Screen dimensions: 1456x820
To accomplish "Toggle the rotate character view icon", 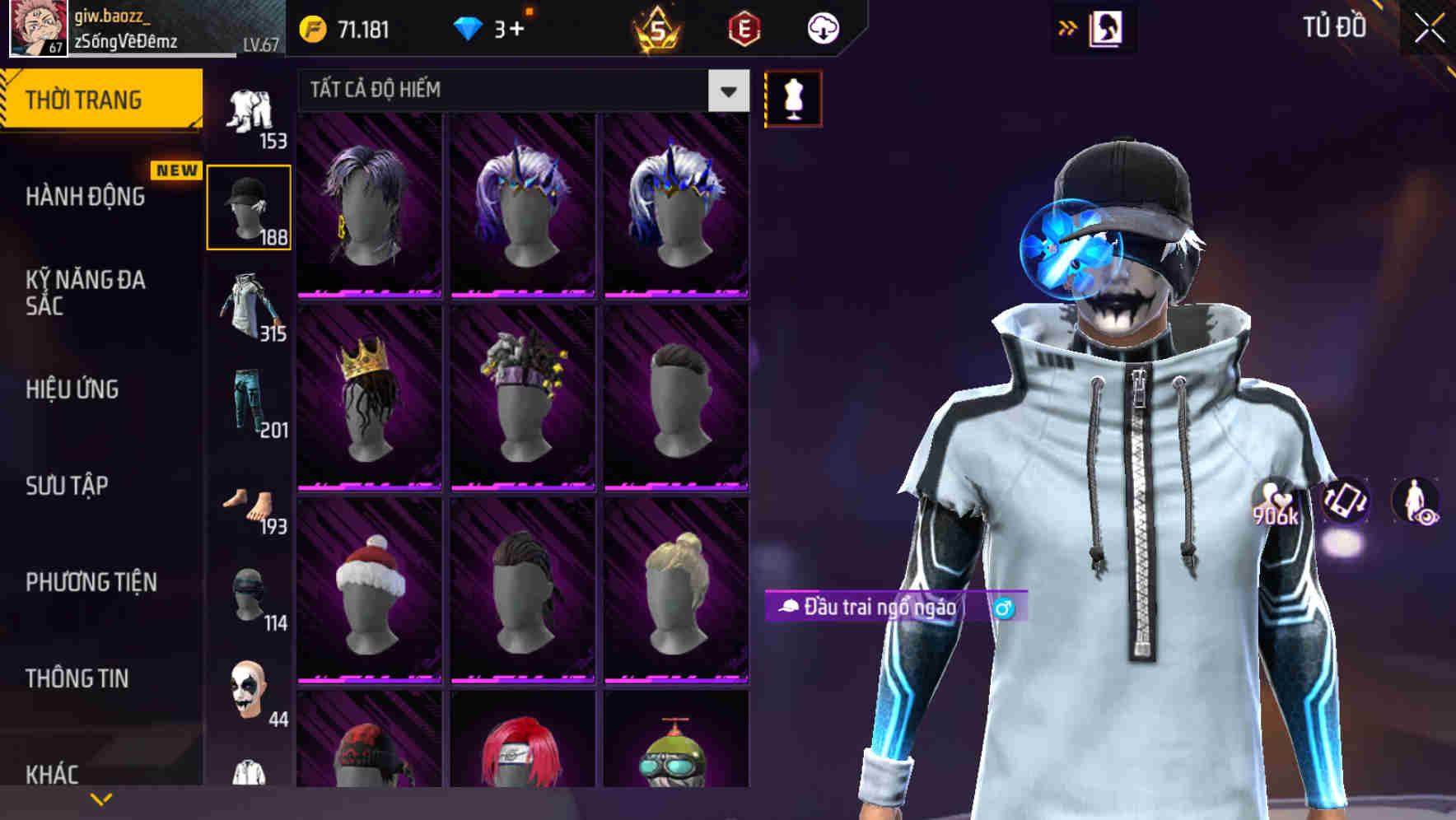I will coord(1344,502).
